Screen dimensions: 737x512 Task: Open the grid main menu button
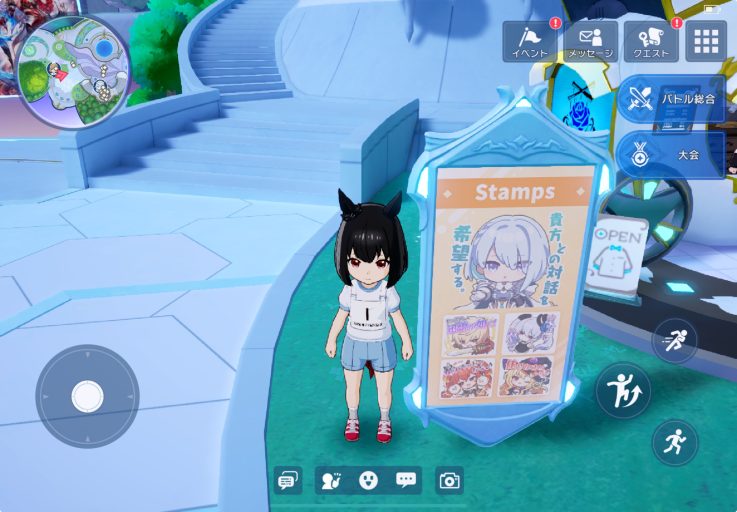706,42
